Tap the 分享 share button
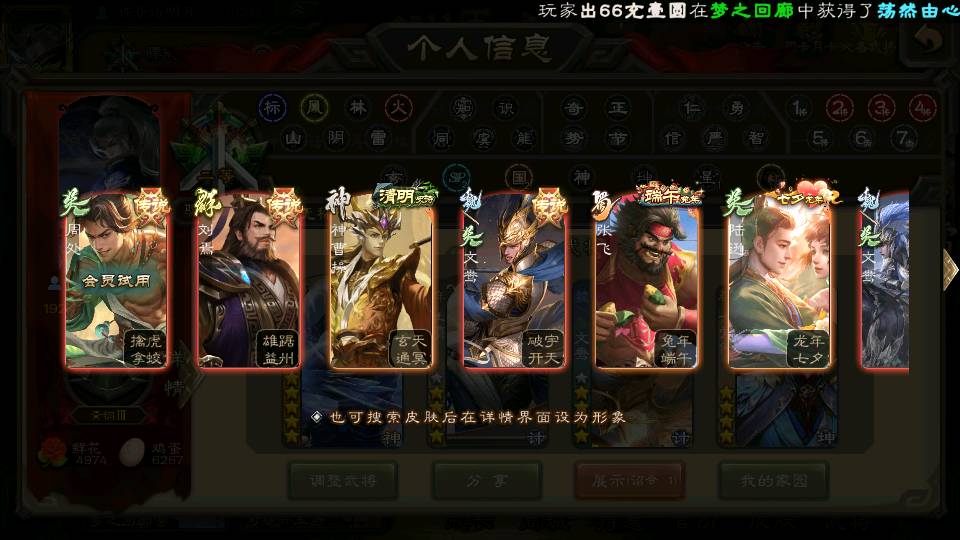Image resolution: width=960 pixels, height=540 pixels. point(486,481)
